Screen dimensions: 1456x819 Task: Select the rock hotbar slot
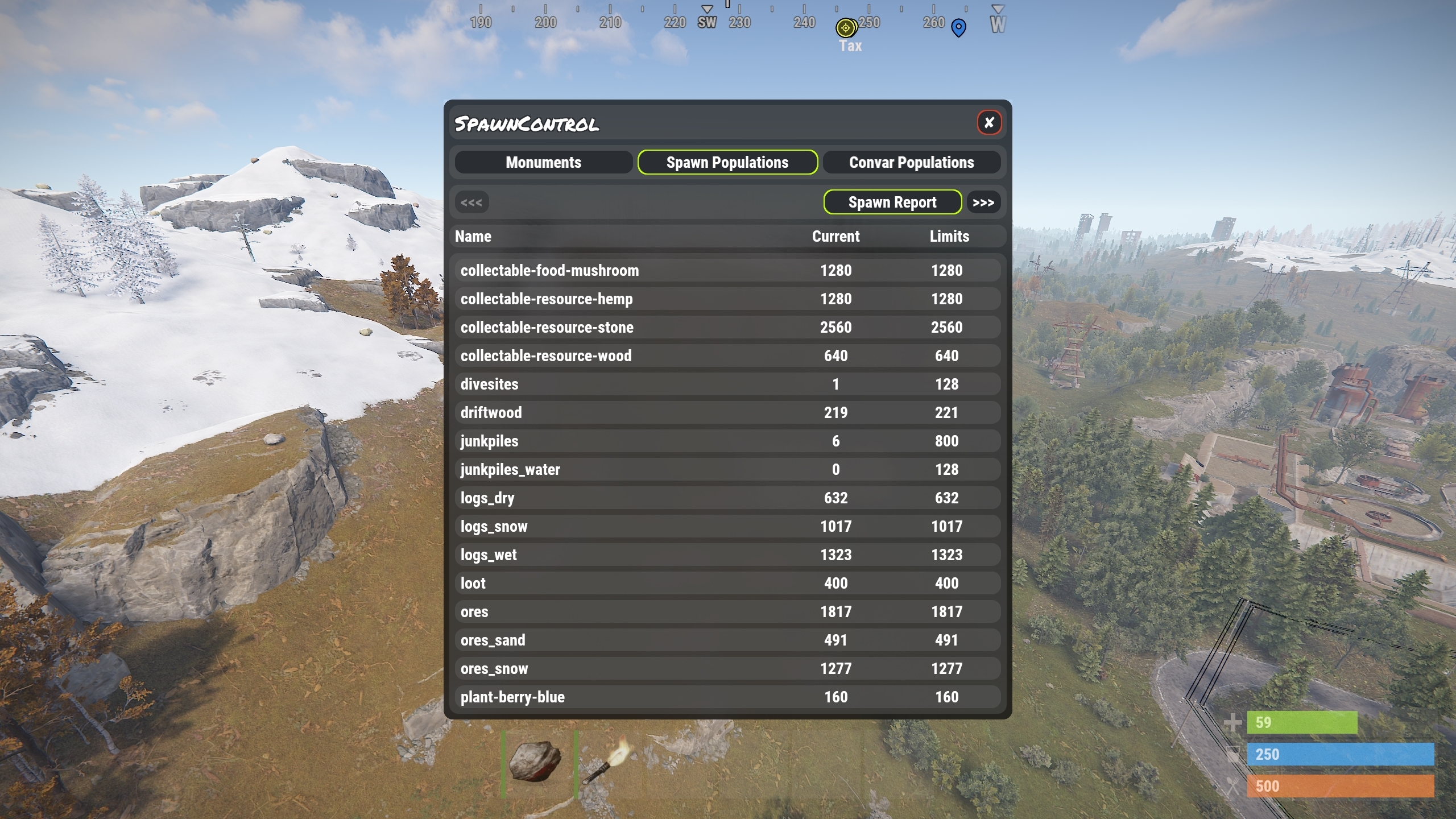(x=538, y=762)
